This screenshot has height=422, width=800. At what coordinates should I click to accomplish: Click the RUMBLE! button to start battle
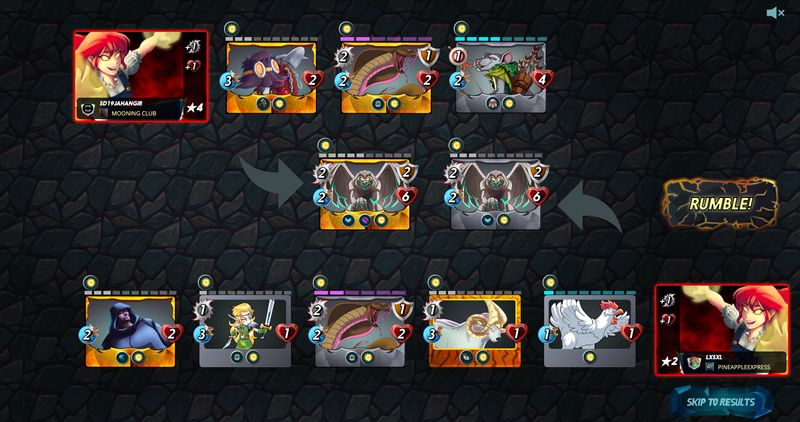pyautogui.click(x=720, y=204)
